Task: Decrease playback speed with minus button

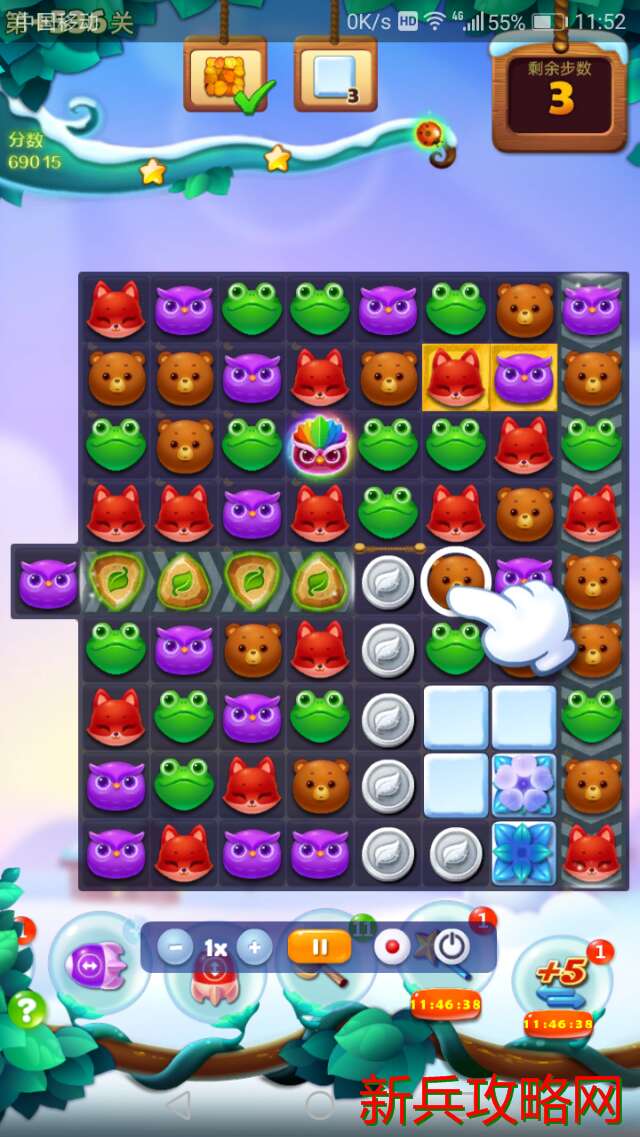Action: click(x=175, y=947)
